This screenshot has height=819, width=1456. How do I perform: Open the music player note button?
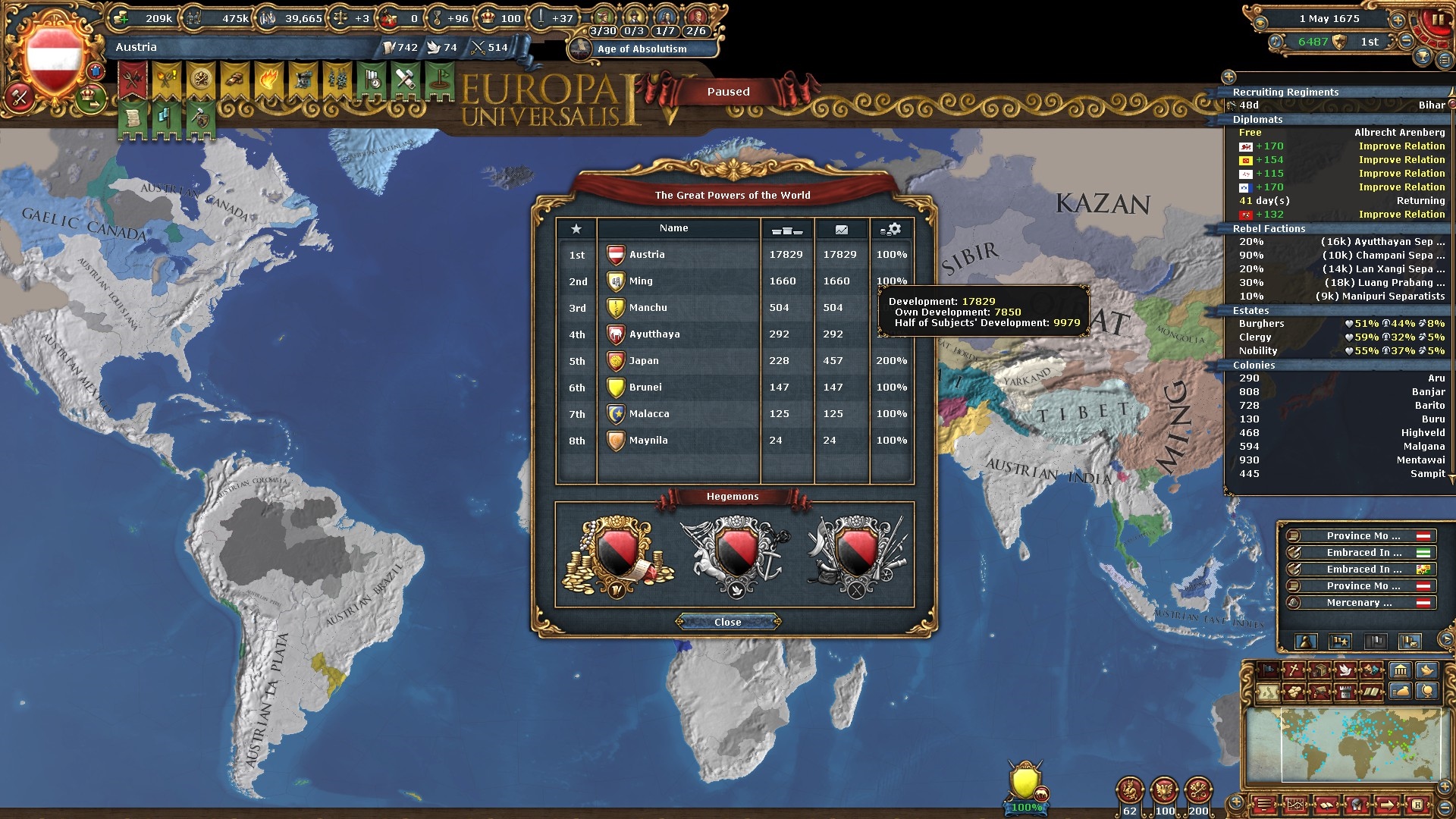coord(1275,42)
